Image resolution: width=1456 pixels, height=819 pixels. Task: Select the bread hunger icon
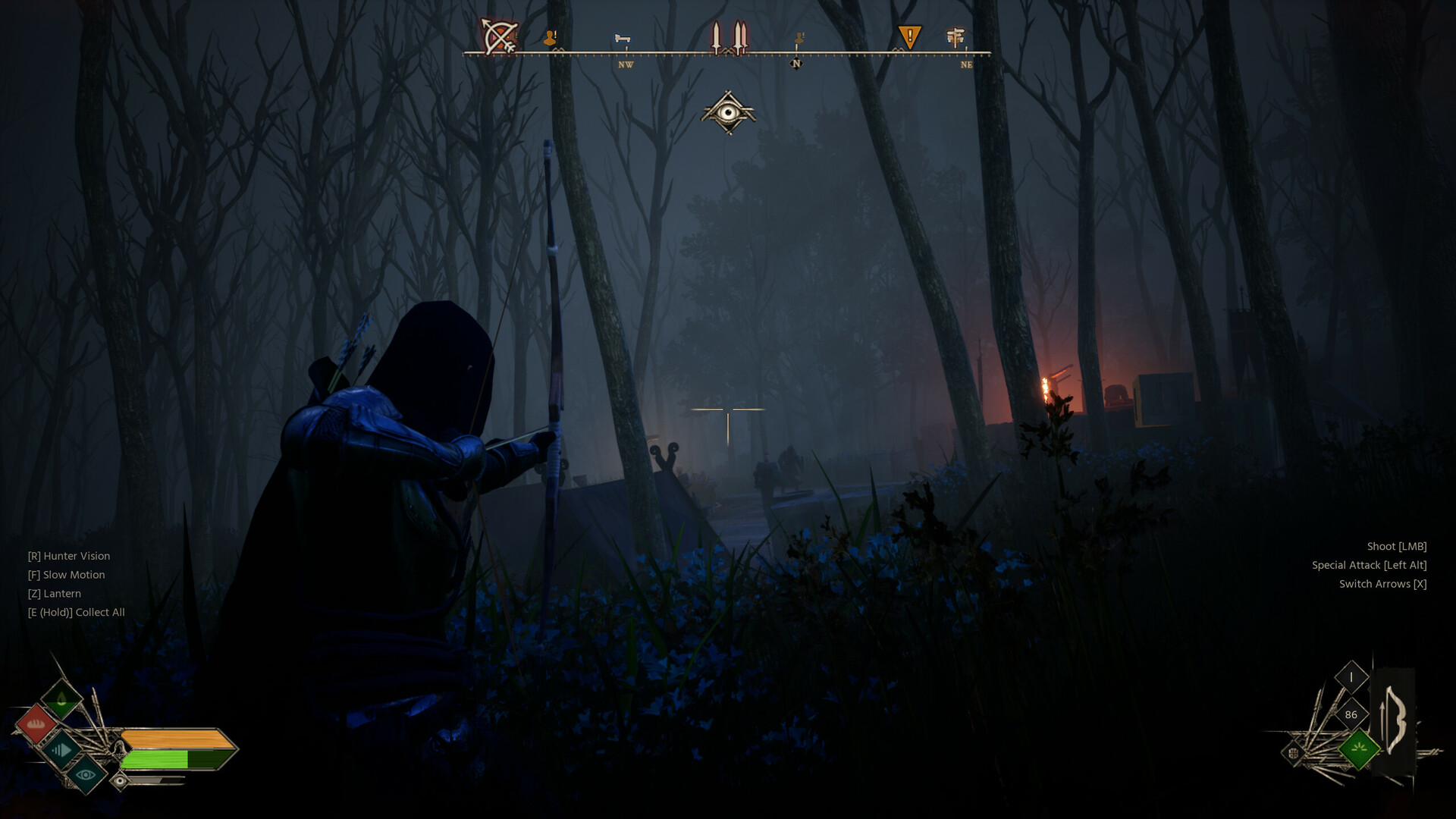click(36, 724)
